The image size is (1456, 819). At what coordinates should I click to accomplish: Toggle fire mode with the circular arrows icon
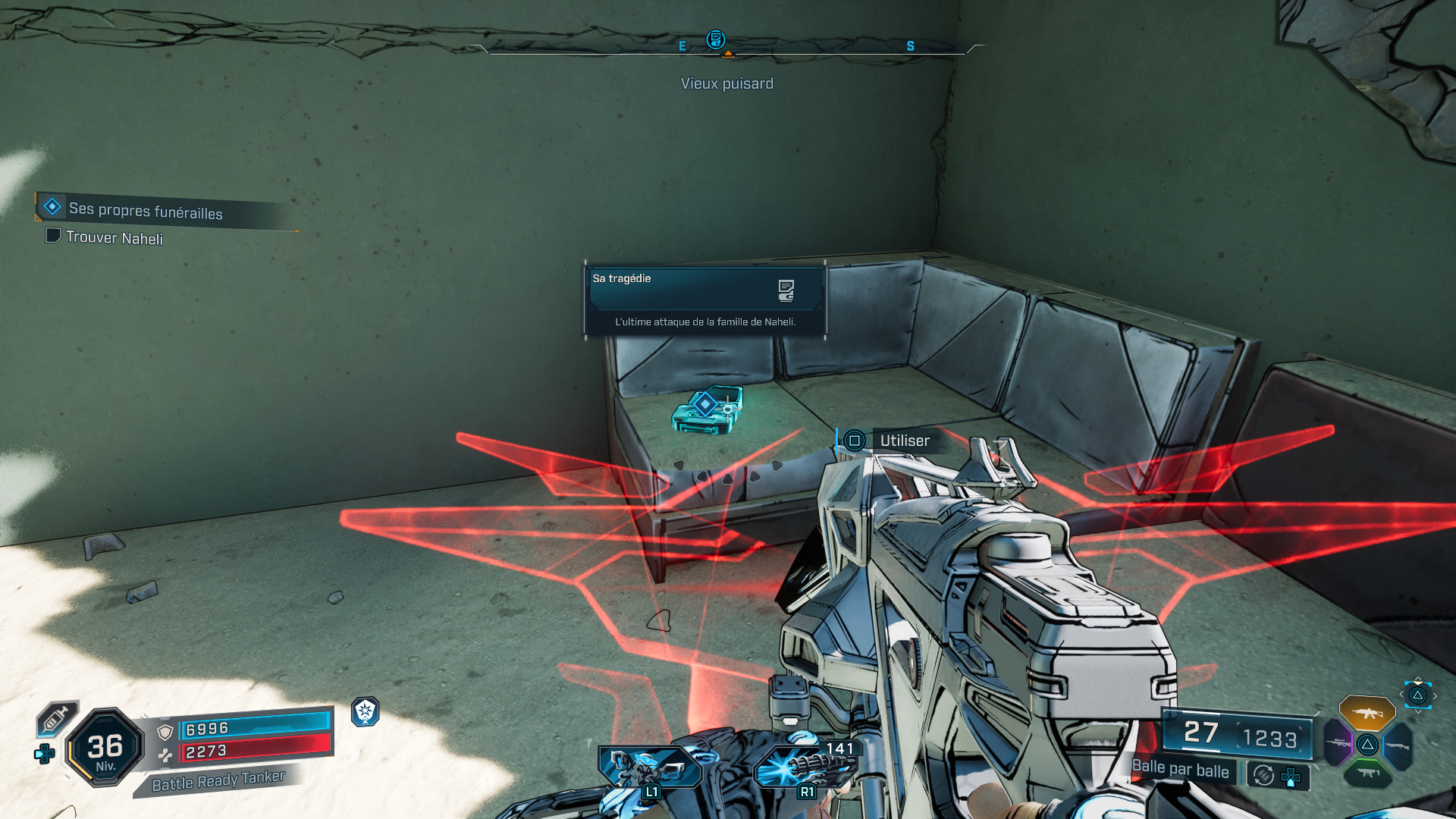(1263, 773)
